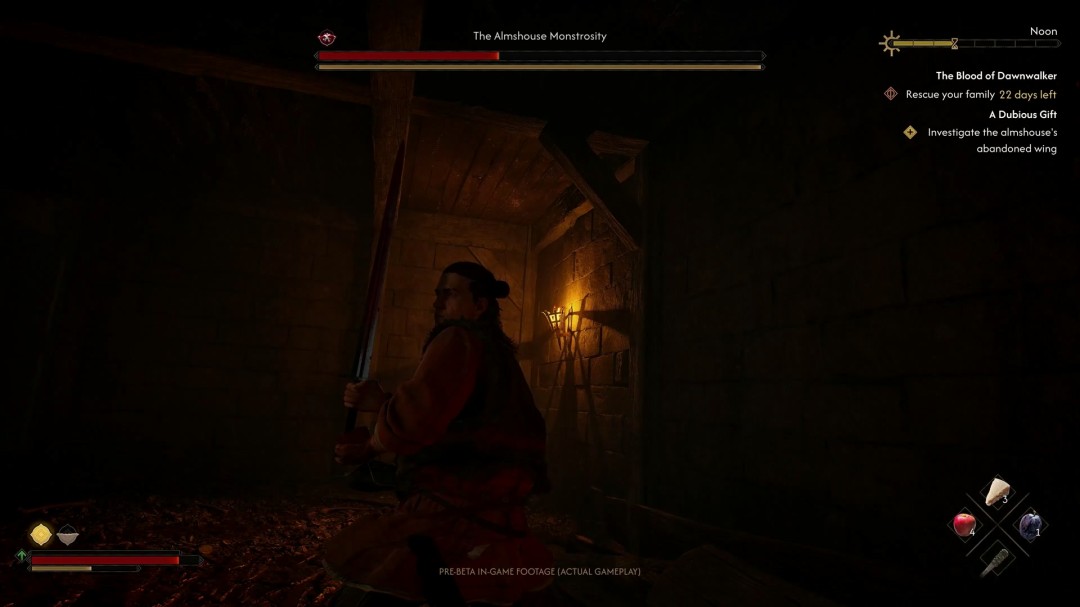This screenshot has width=1080, height=607.
Task: Select the cheese wedge quick slot
Action: point(997,492)
